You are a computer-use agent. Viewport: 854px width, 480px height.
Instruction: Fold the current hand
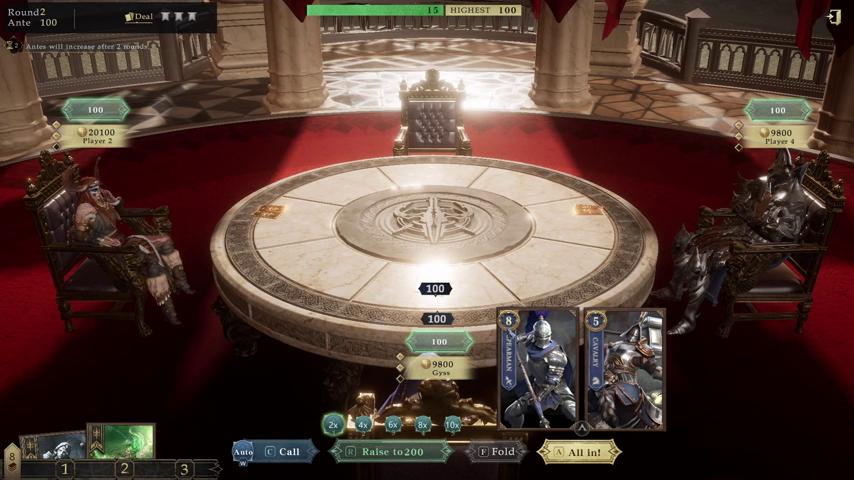497,452
